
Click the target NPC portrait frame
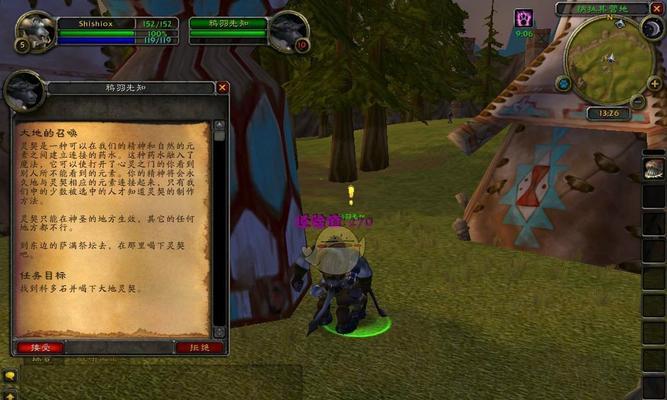click(288, 31)
